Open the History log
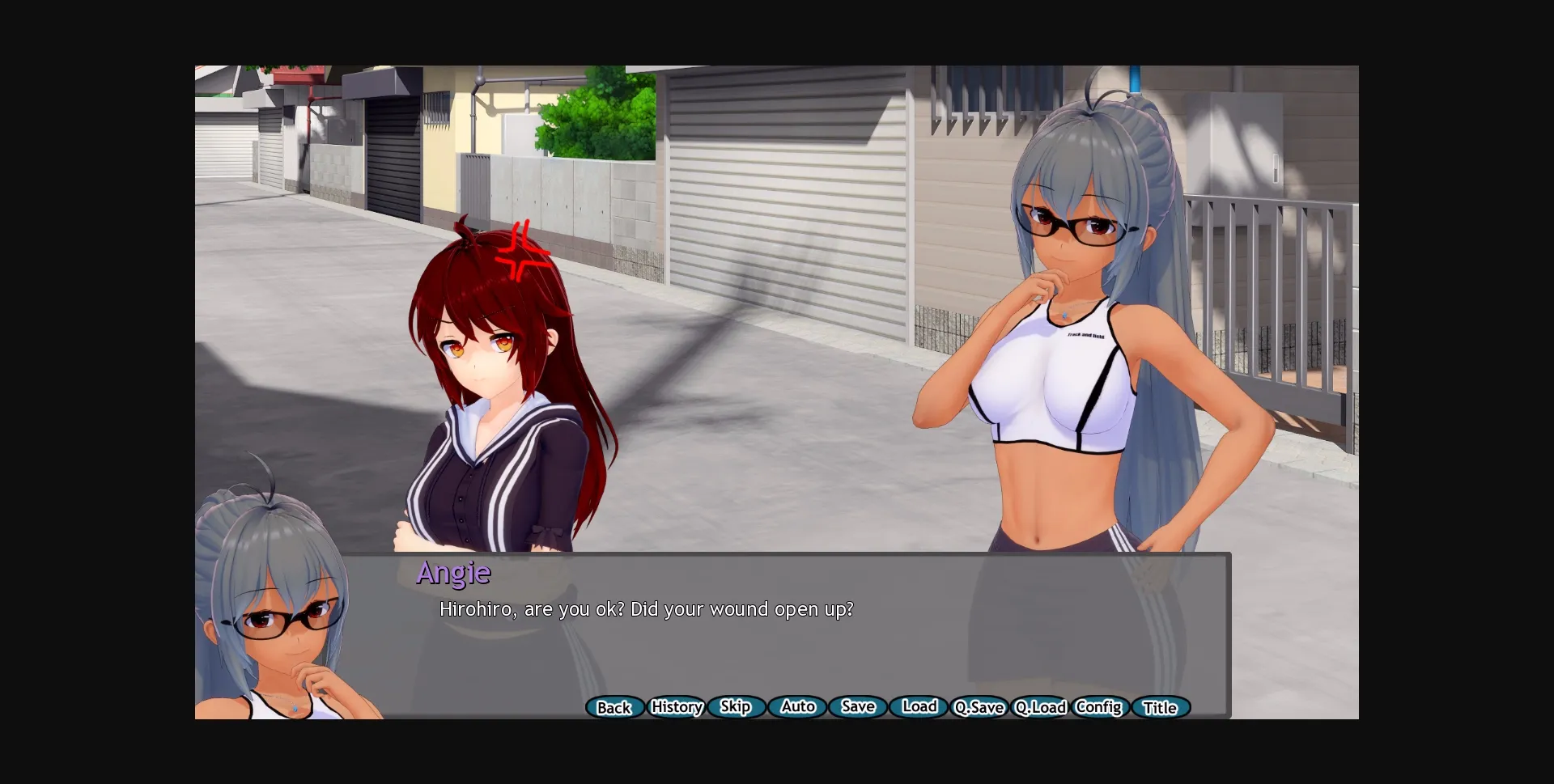 (677, 707)
